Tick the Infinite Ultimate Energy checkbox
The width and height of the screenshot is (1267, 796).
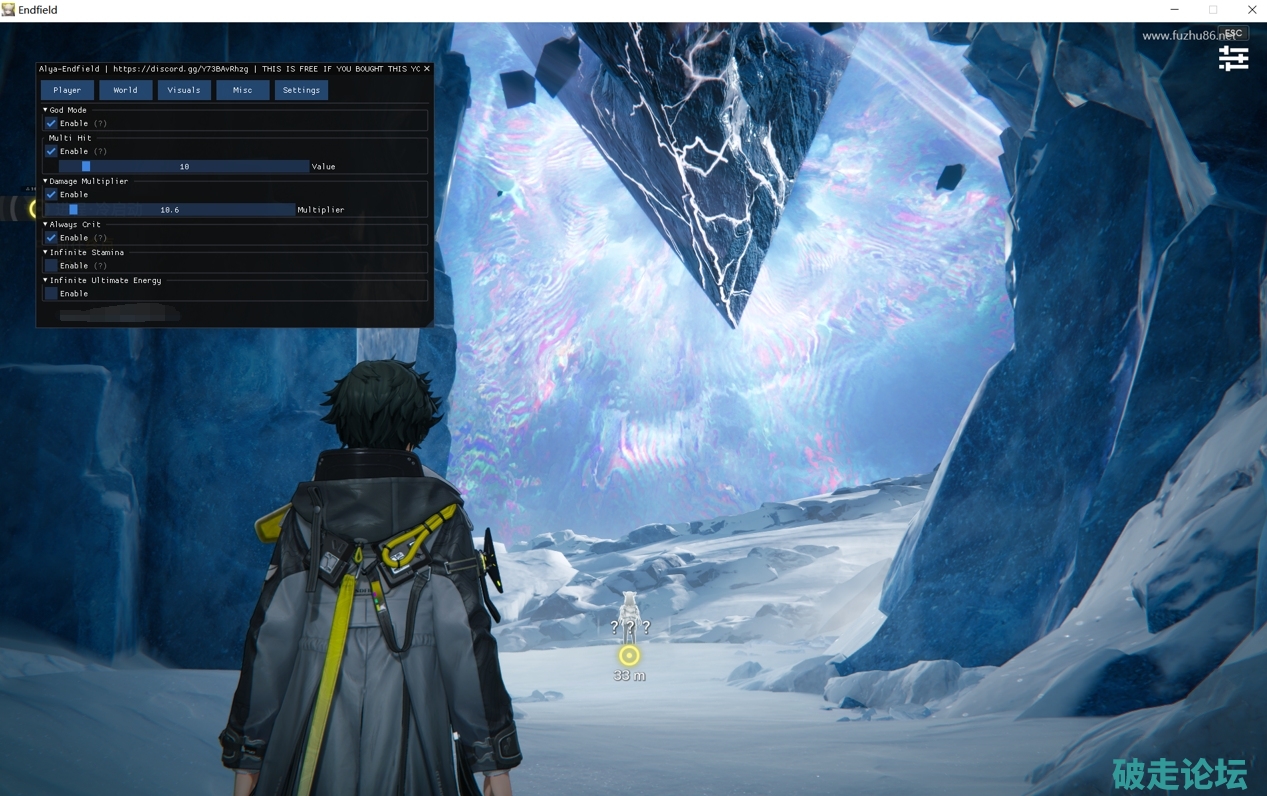52,294
